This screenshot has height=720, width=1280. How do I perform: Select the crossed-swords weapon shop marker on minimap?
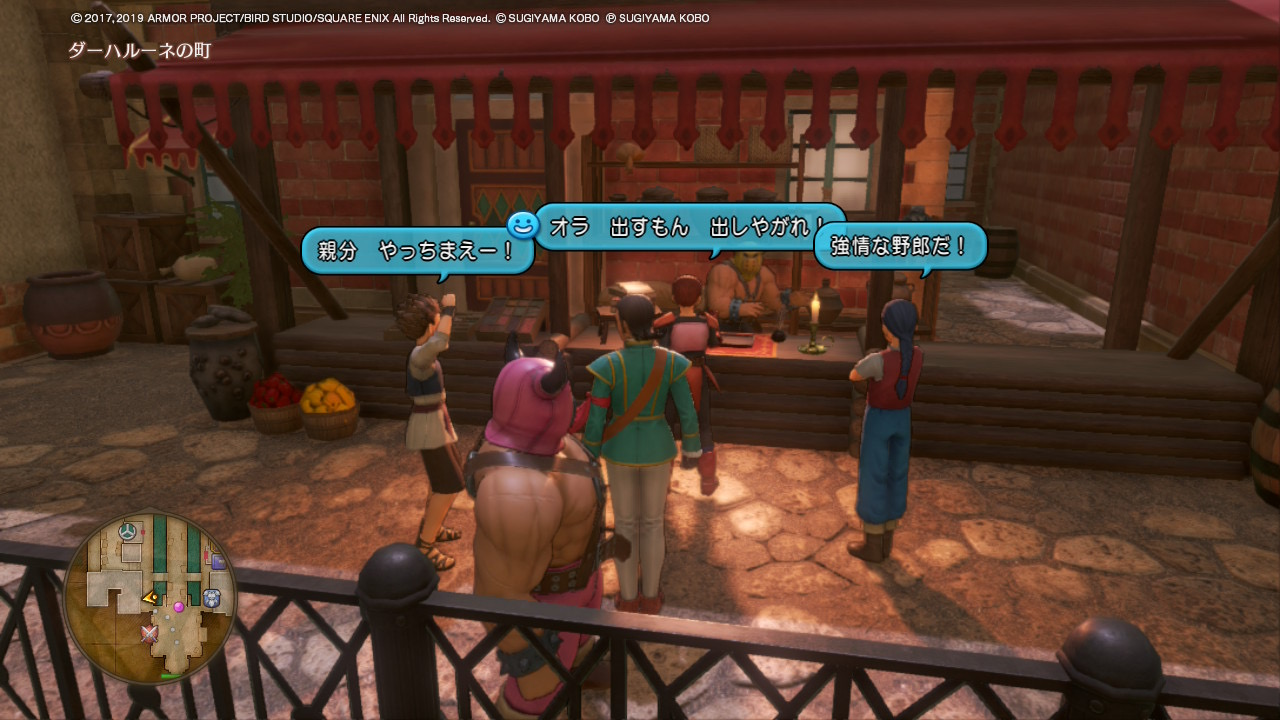(x=151, y=633)
